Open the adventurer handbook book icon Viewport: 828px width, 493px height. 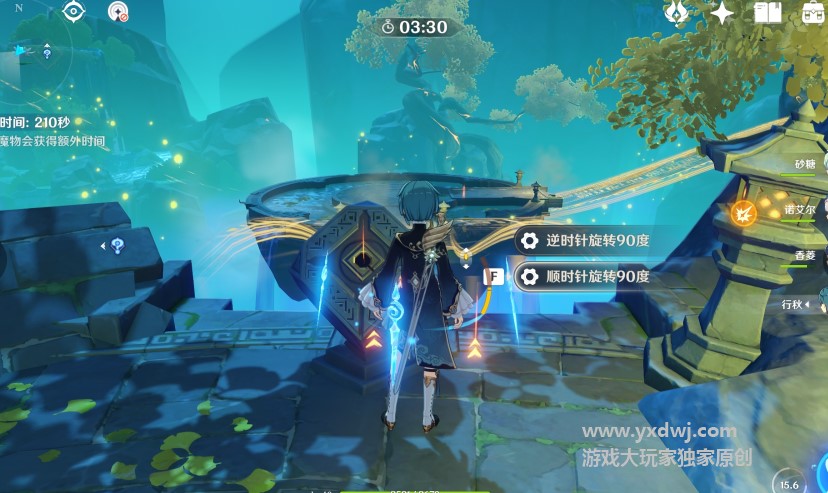pos(768,12)
